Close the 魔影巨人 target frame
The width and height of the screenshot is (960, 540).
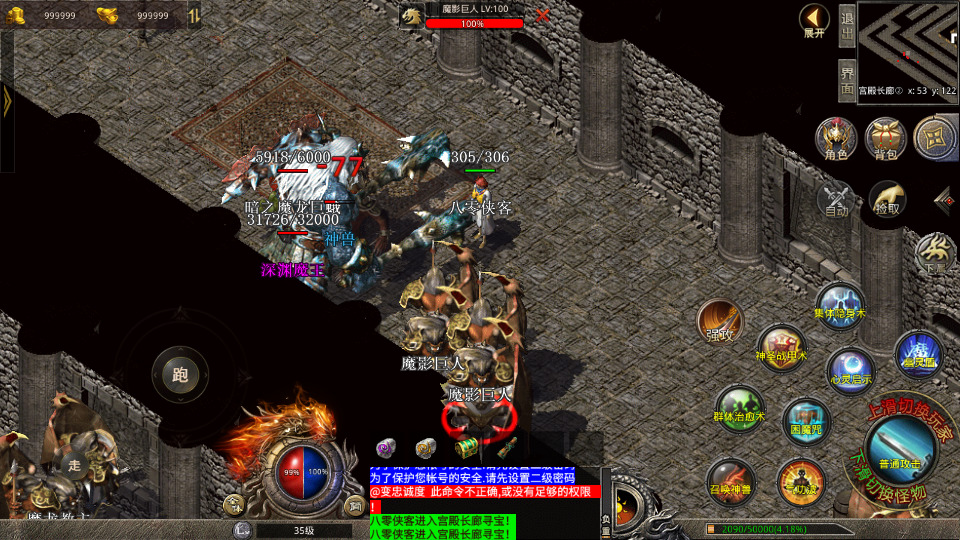coord(542,15)
